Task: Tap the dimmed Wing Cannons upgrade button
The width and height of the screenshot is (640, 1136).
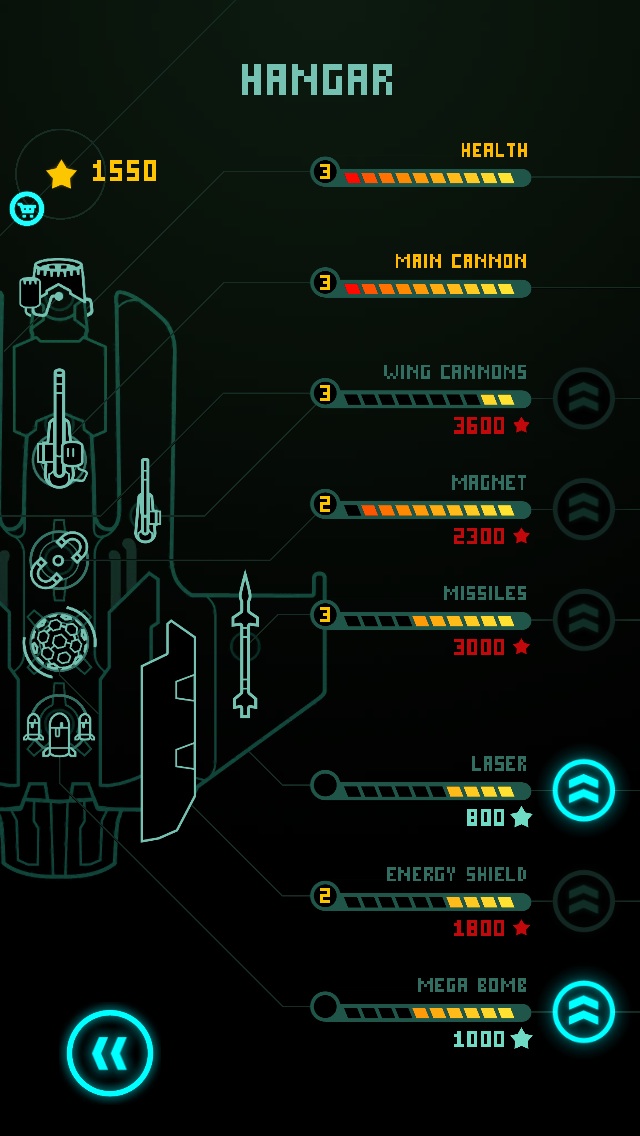Action: tap(584, 398)
